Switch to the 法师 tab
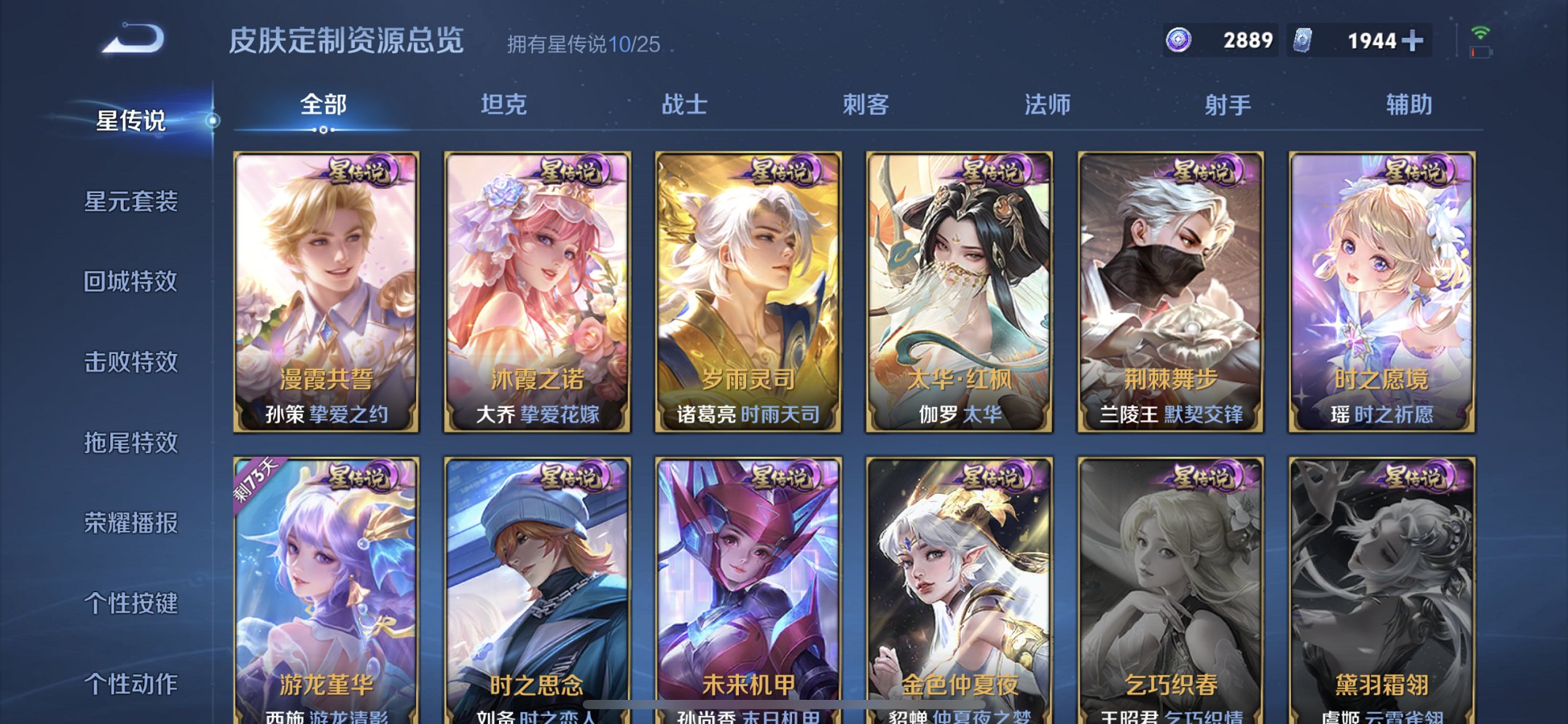 point(1047,106)
